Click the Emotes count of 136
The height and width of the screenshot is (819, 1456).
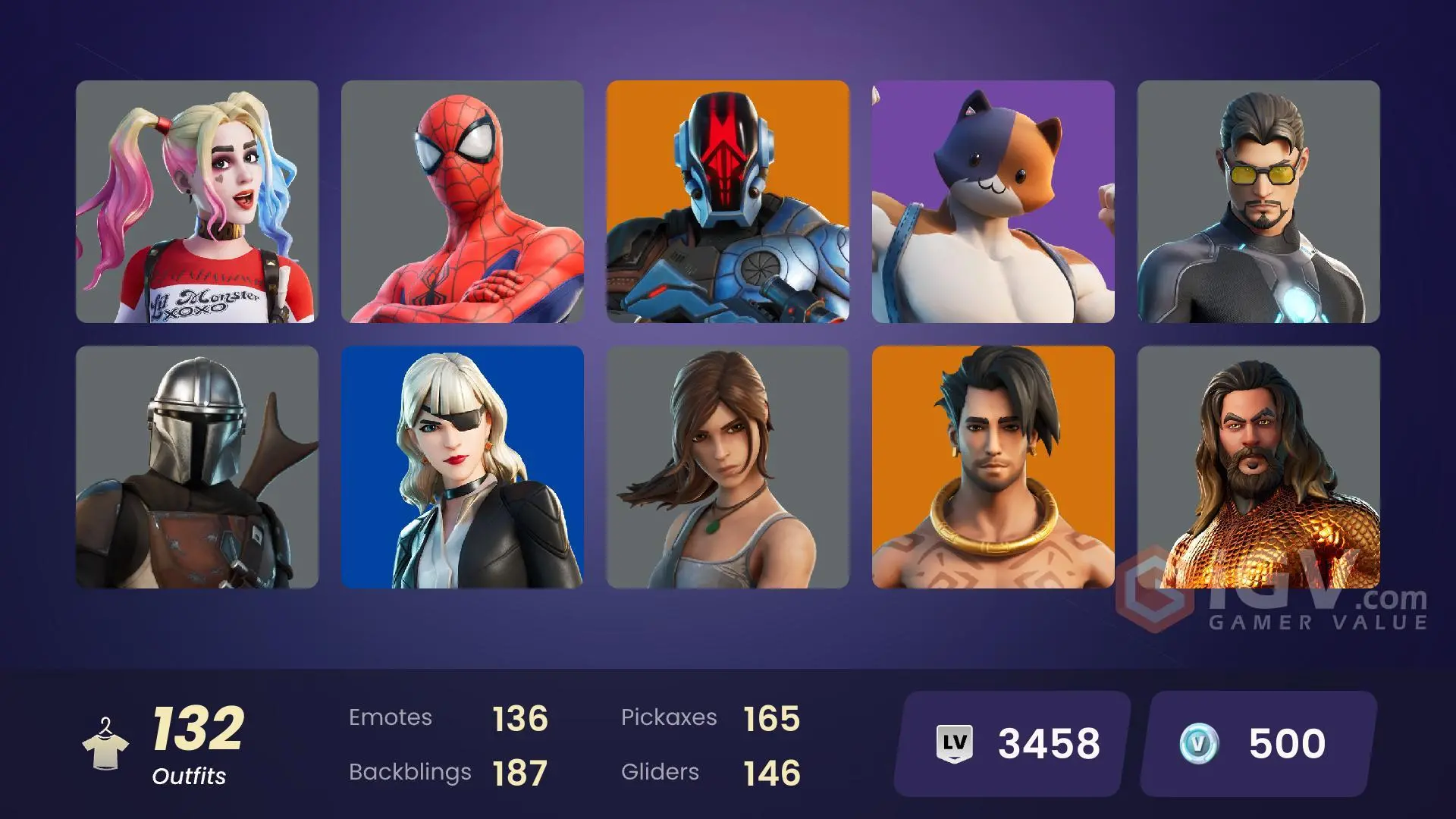(x=519, y=717)
